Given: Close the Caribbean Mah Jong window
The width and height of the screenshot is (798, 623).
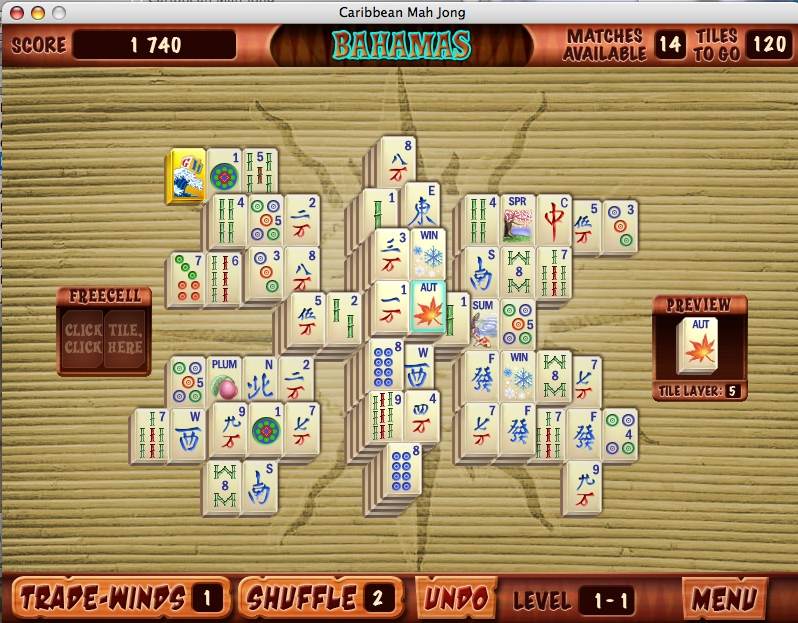Looking at the screenshot, I should pos(15,10).
